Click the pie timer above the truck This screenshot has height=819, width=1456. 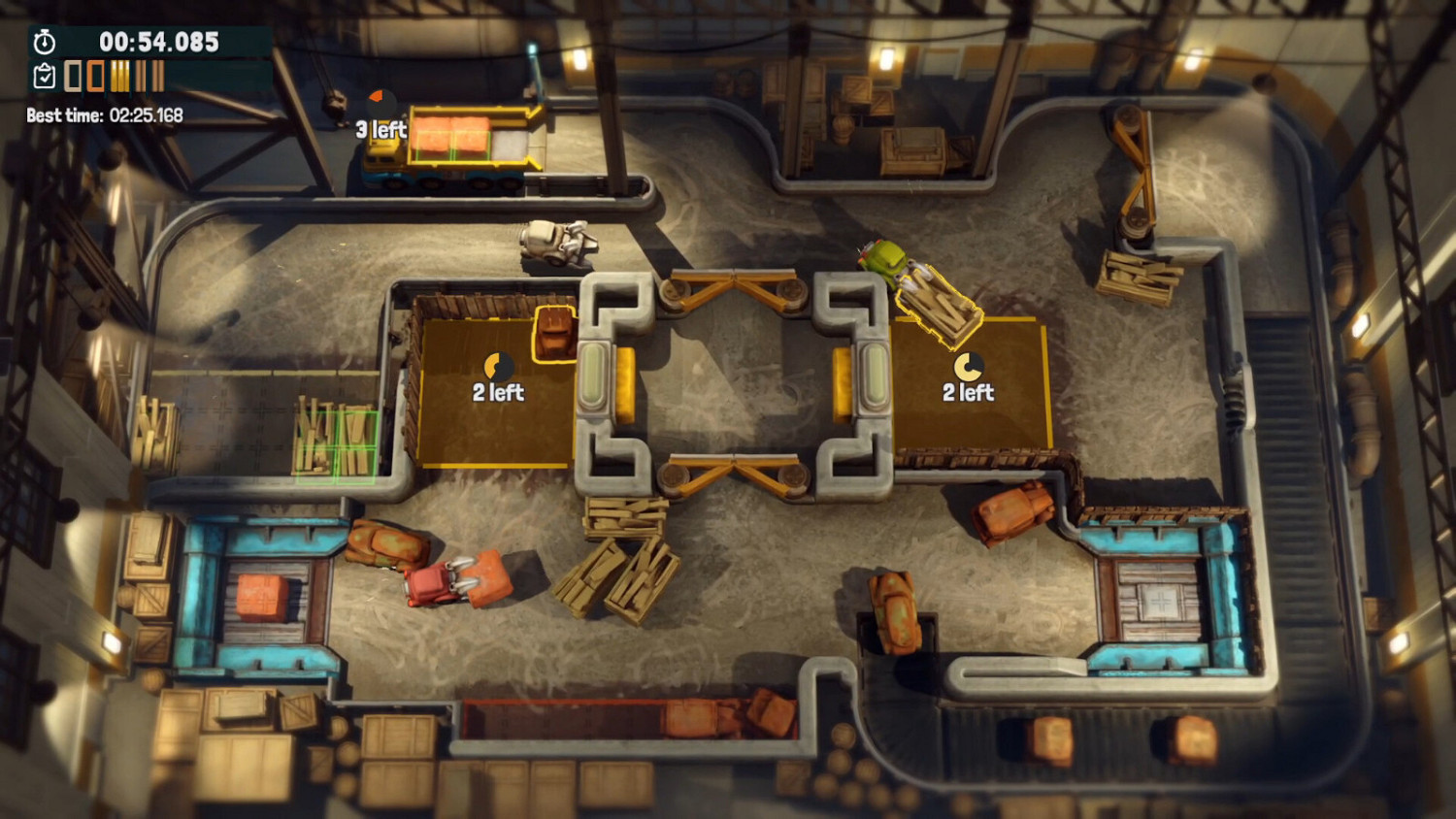381,101
